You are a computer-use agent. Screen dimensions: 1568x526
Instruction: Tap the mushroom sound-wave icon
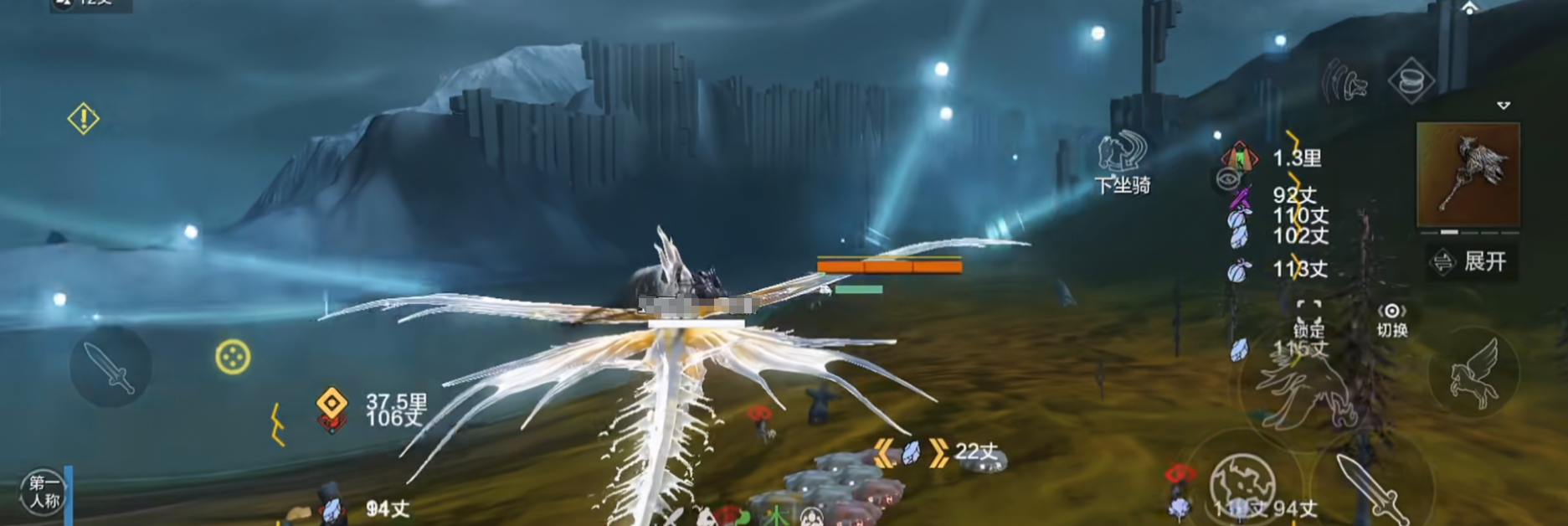click(x=1345, y=82)
